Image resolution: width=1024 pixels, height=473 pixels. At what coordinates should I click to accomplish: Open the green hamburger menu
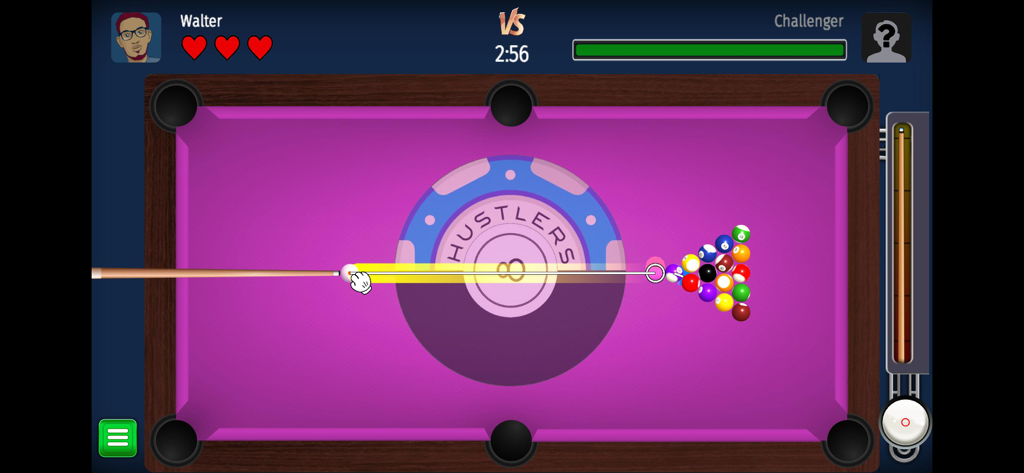pyautogui.click(x=117, y=438)
